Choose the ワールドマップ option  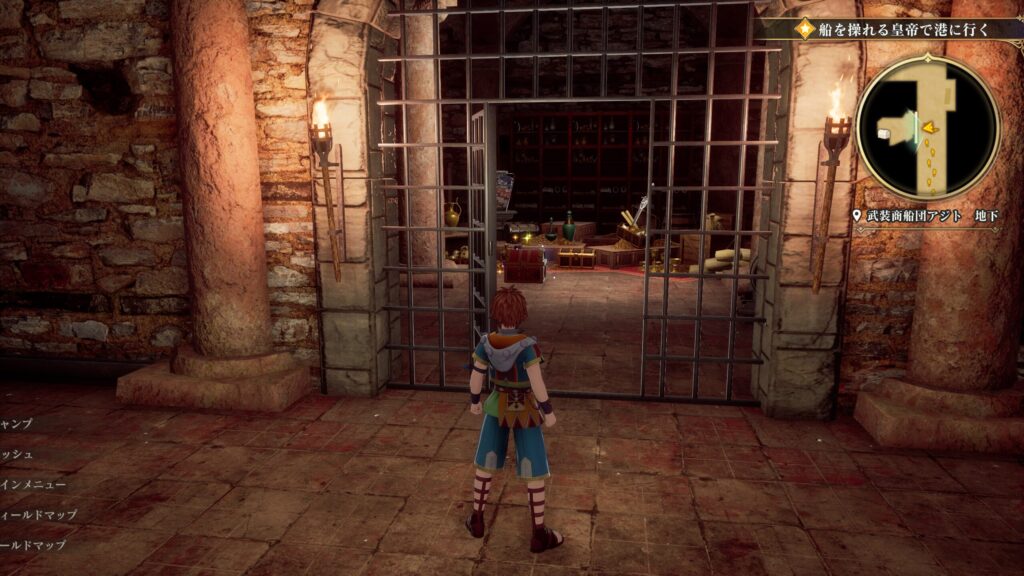pos(34,545)
